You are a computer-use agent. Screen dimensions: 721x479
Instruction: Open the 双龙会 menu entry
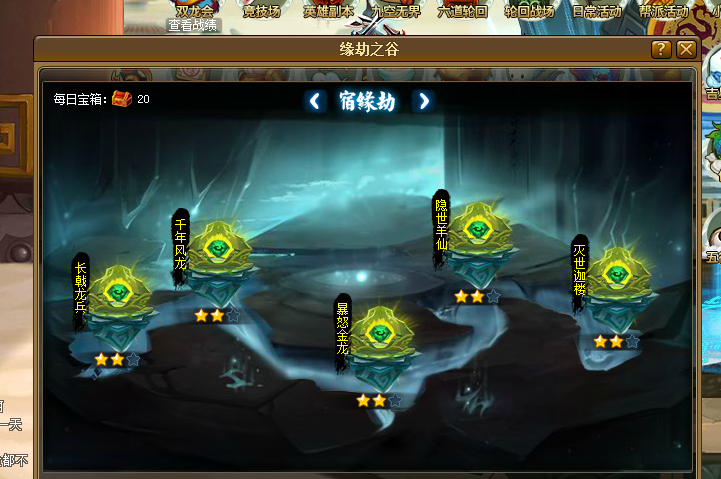click(194, 10)
